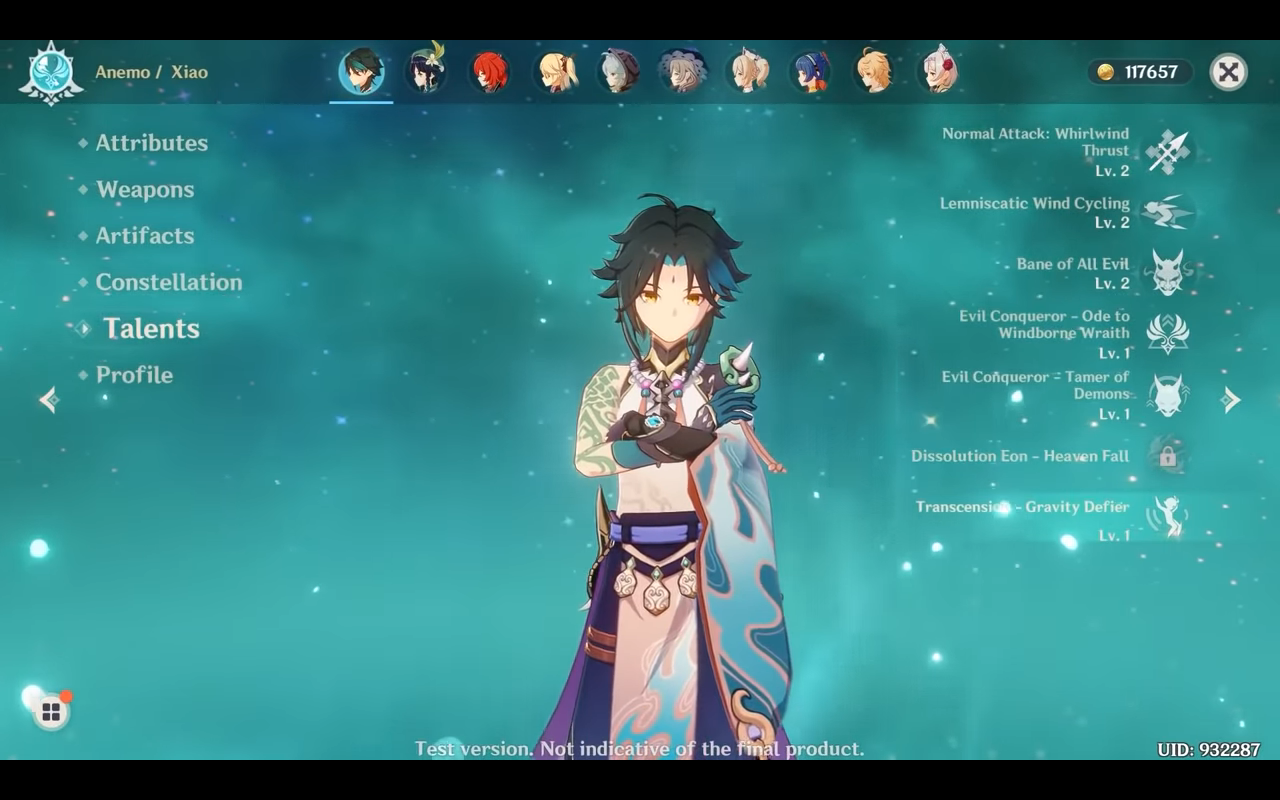Screen dimensions: 1280x800
Task: Open Evil Conqueror - Ode to Windborne Wraith
Action: 1167,333
